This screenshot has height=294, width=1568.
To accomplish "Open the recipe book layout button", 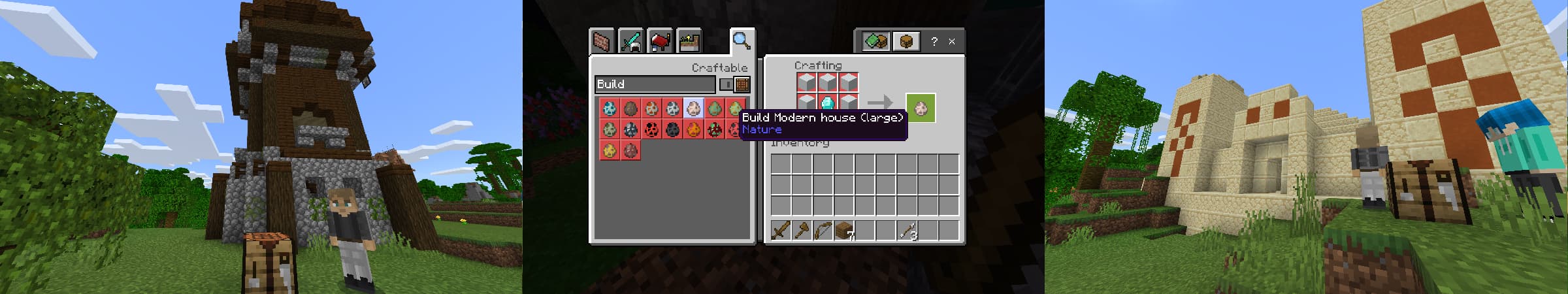I will pyautogui.click(x=875, y=42).
